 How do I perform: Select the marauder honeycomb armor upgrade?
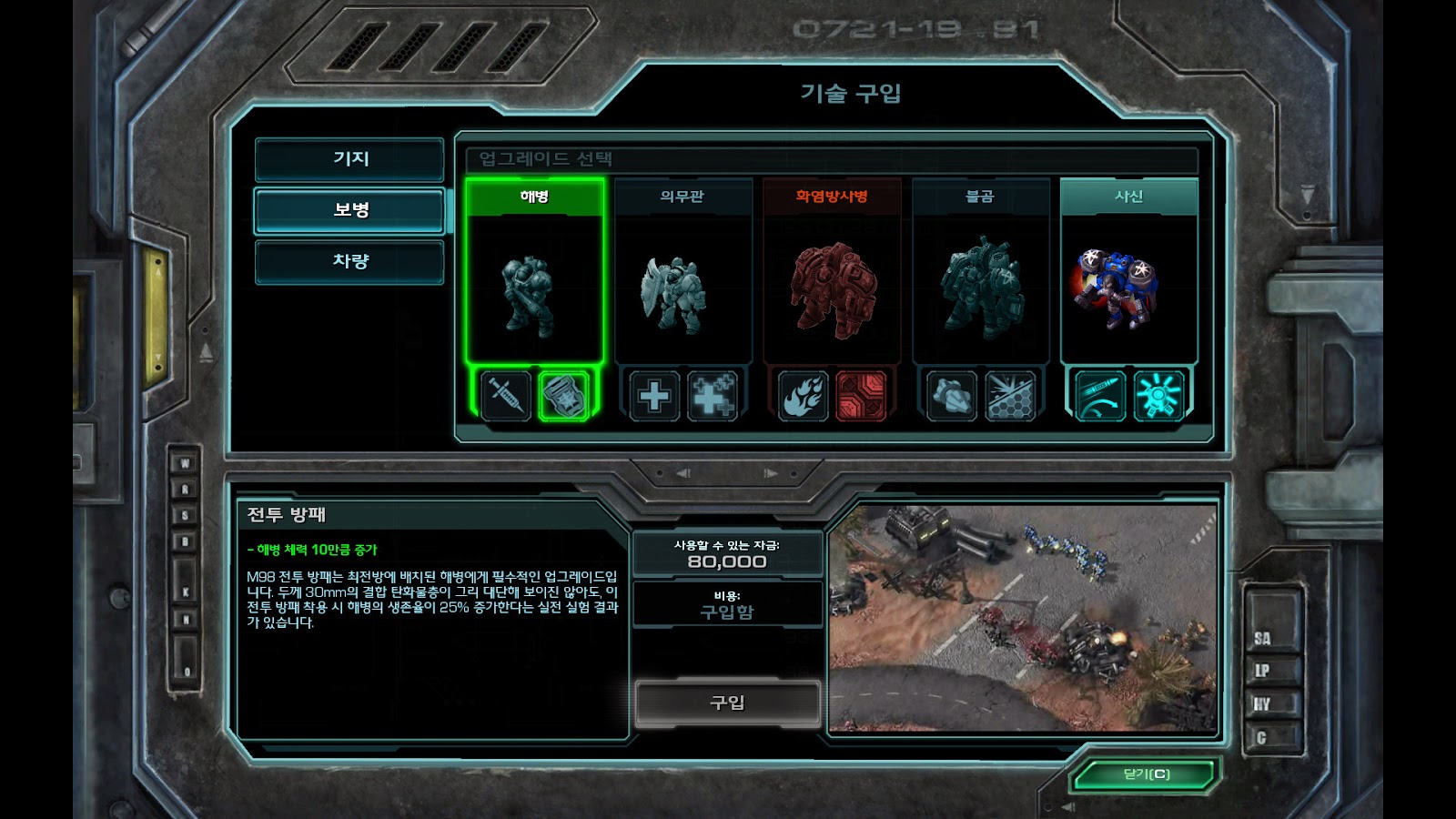tap(1010, 396)
